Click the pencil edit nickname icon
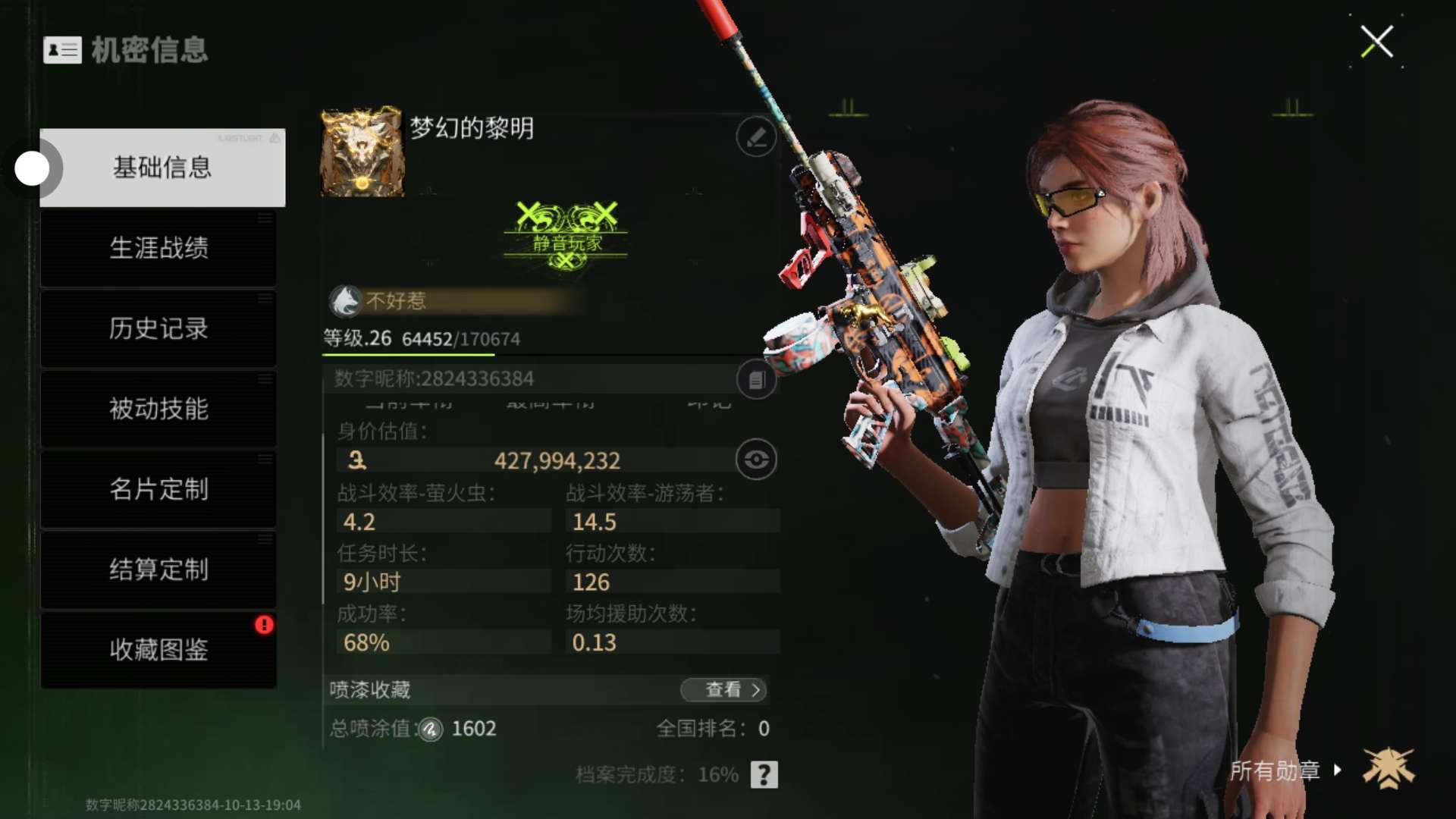1456x819 pixels. [x=756, y=137]
